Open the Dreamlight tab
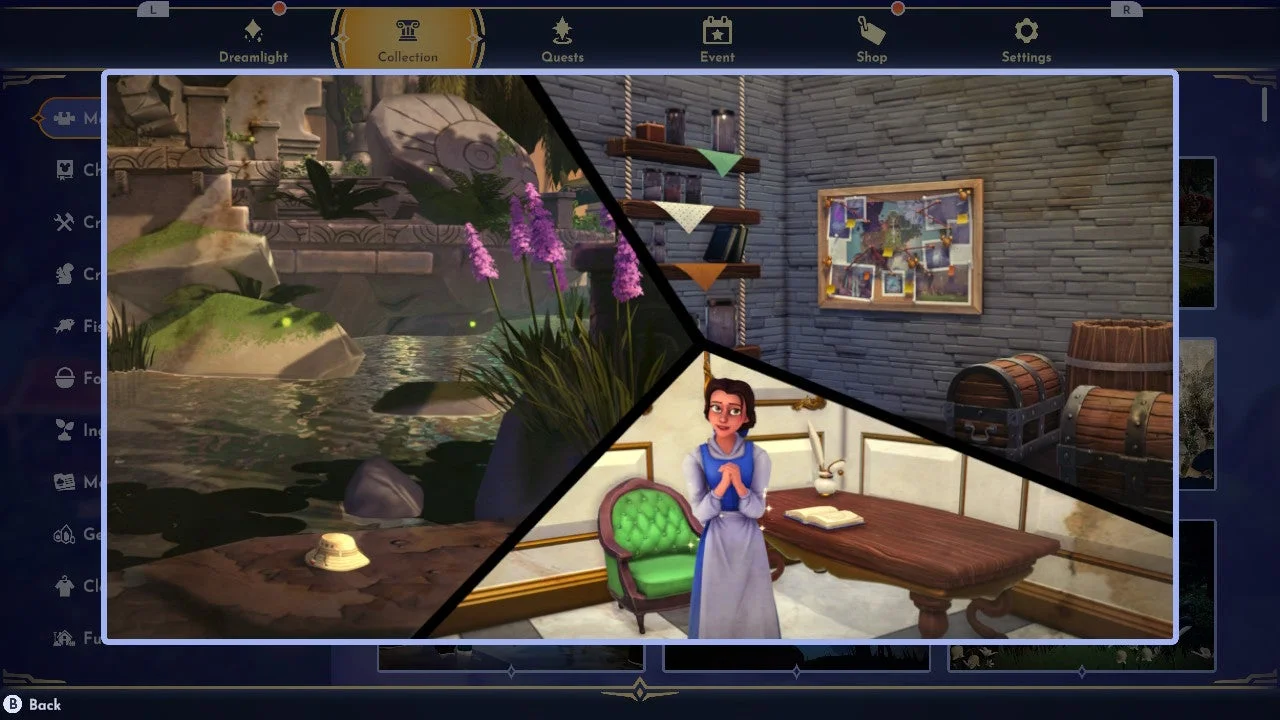The image size is (1280, 720). tap(253, 40)
